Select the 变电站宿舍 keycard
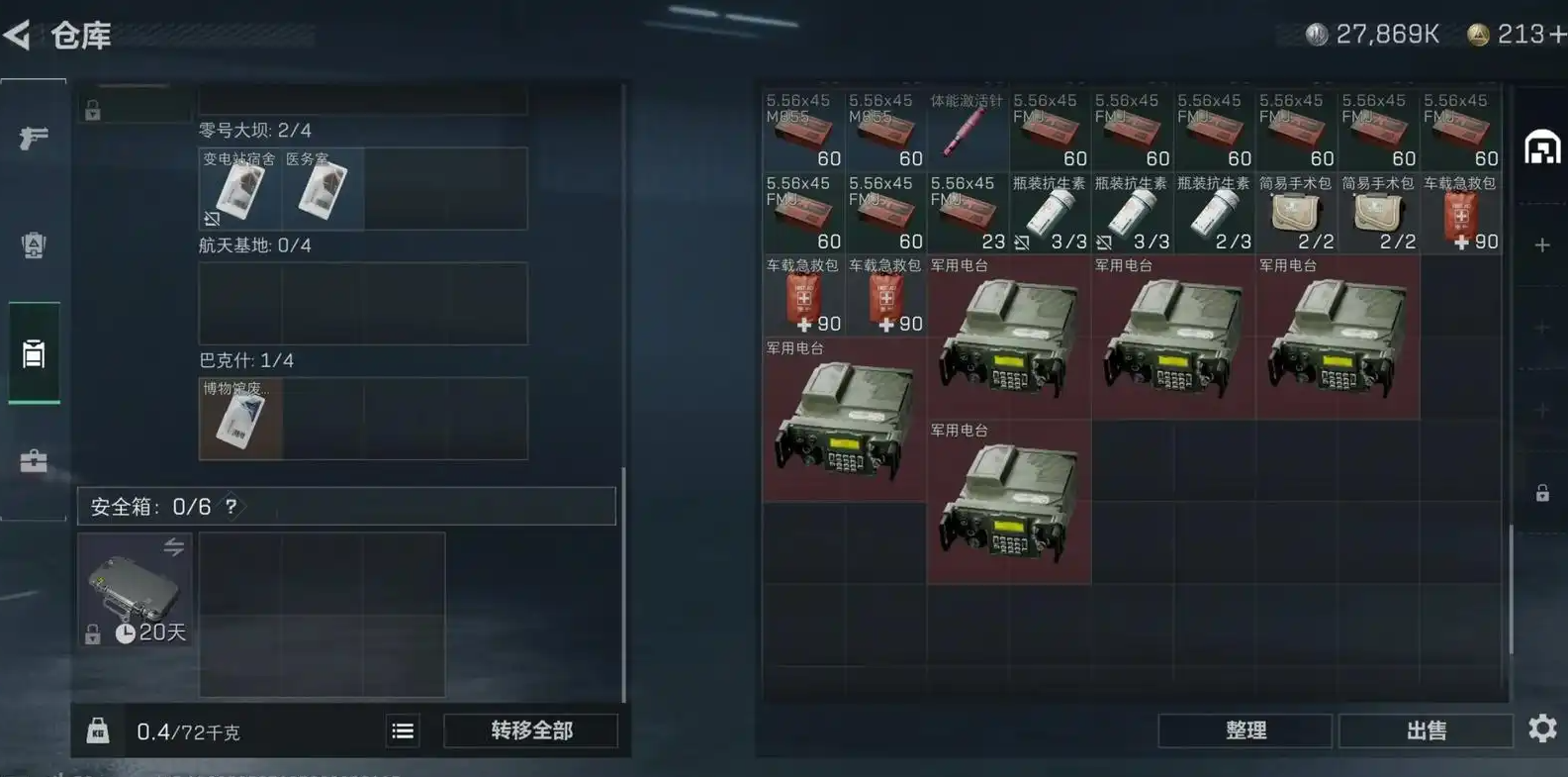1568x777 pixels. tap(239, 189)
